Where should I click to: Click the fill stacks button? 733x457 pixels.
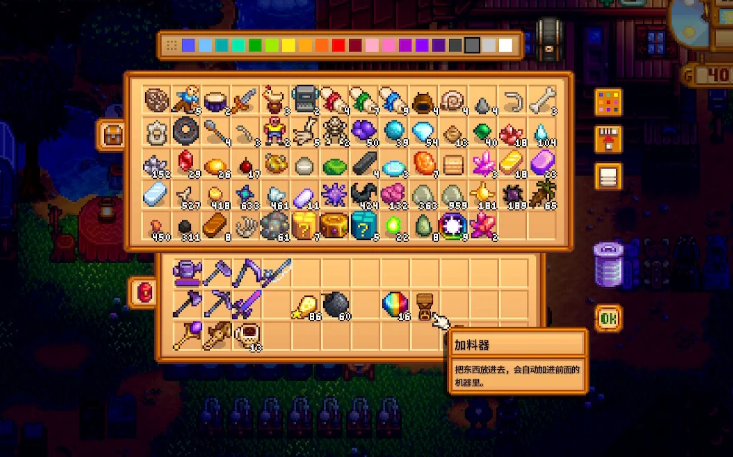(608, 140)
